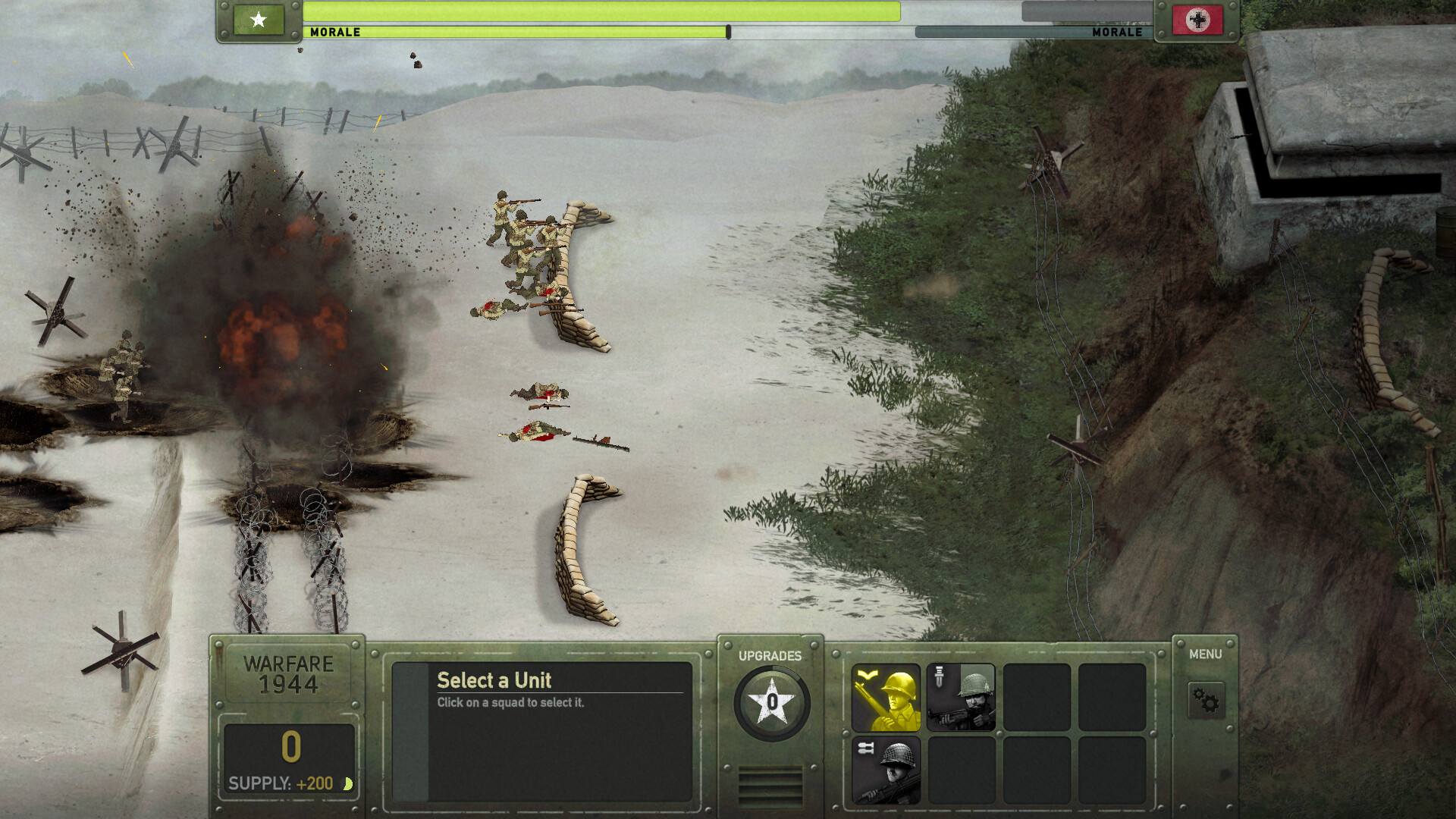The width and height of the screenshot is (1456, 819).
Task: Open the MENU panel
Action: pos(1204,654)
